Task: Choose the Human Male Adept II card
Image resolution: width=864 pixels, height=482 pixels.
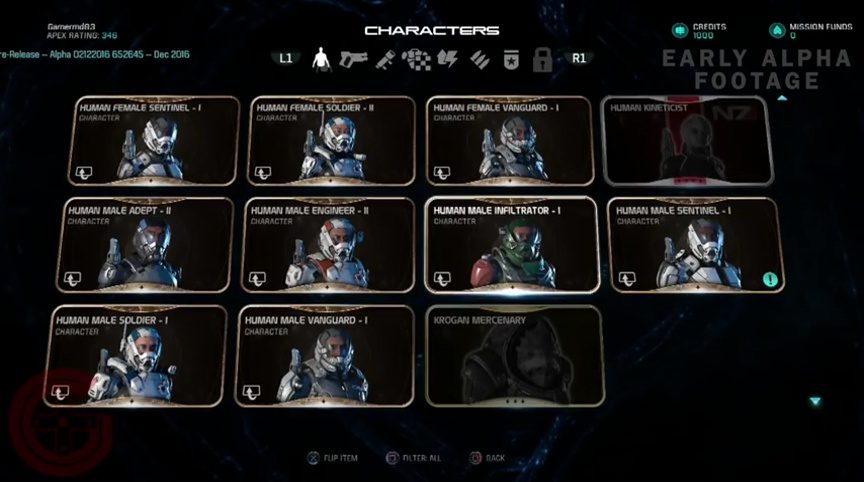Action: tap(146, 244)
